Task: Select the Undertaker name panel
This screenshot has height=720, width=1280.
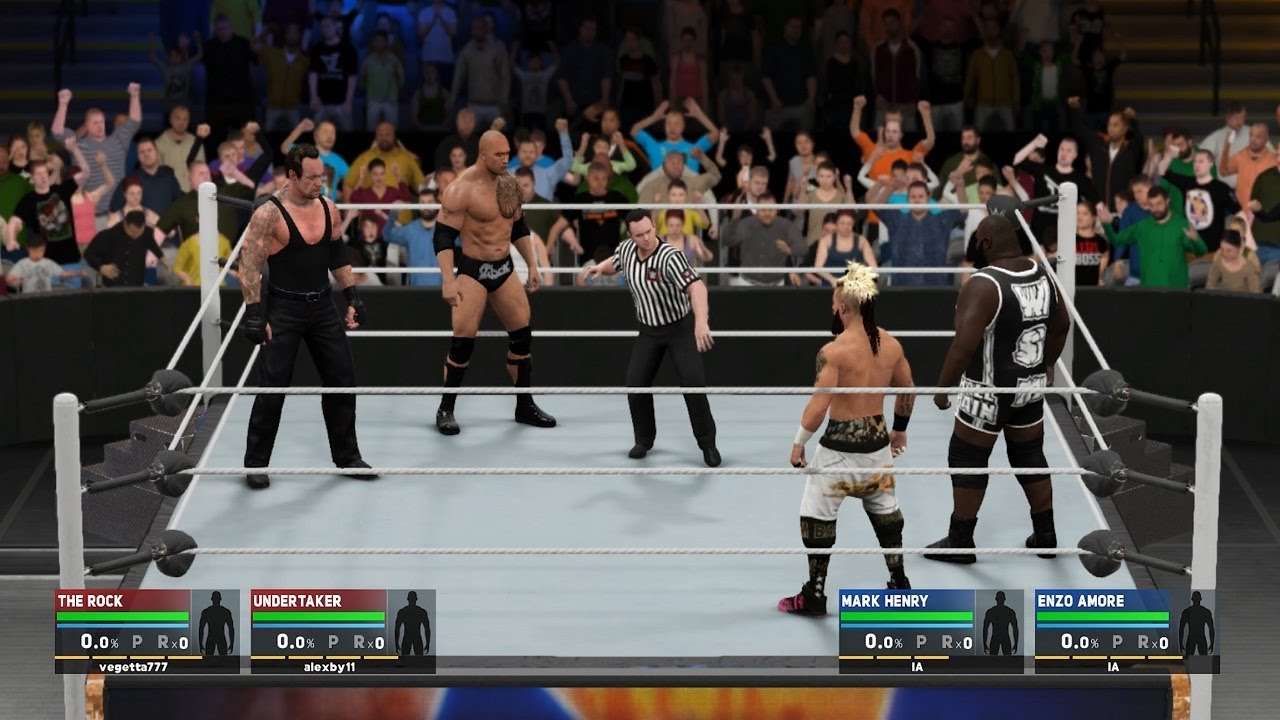Action: coord(318,601)
